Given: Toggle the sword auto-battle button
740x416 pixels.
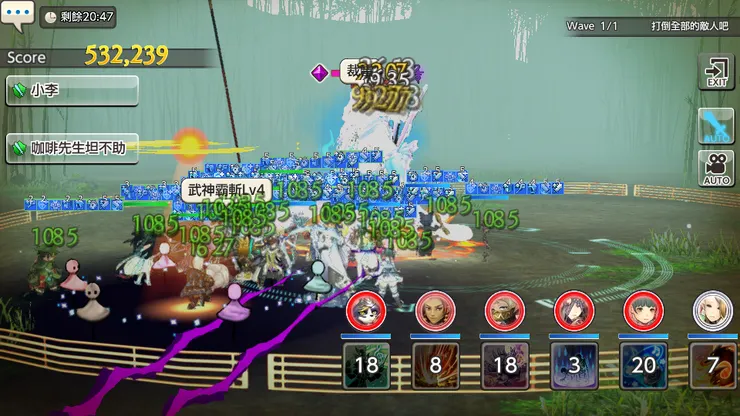Looking at the screenshot, I should pyautogui.click(x=716, y=127).
